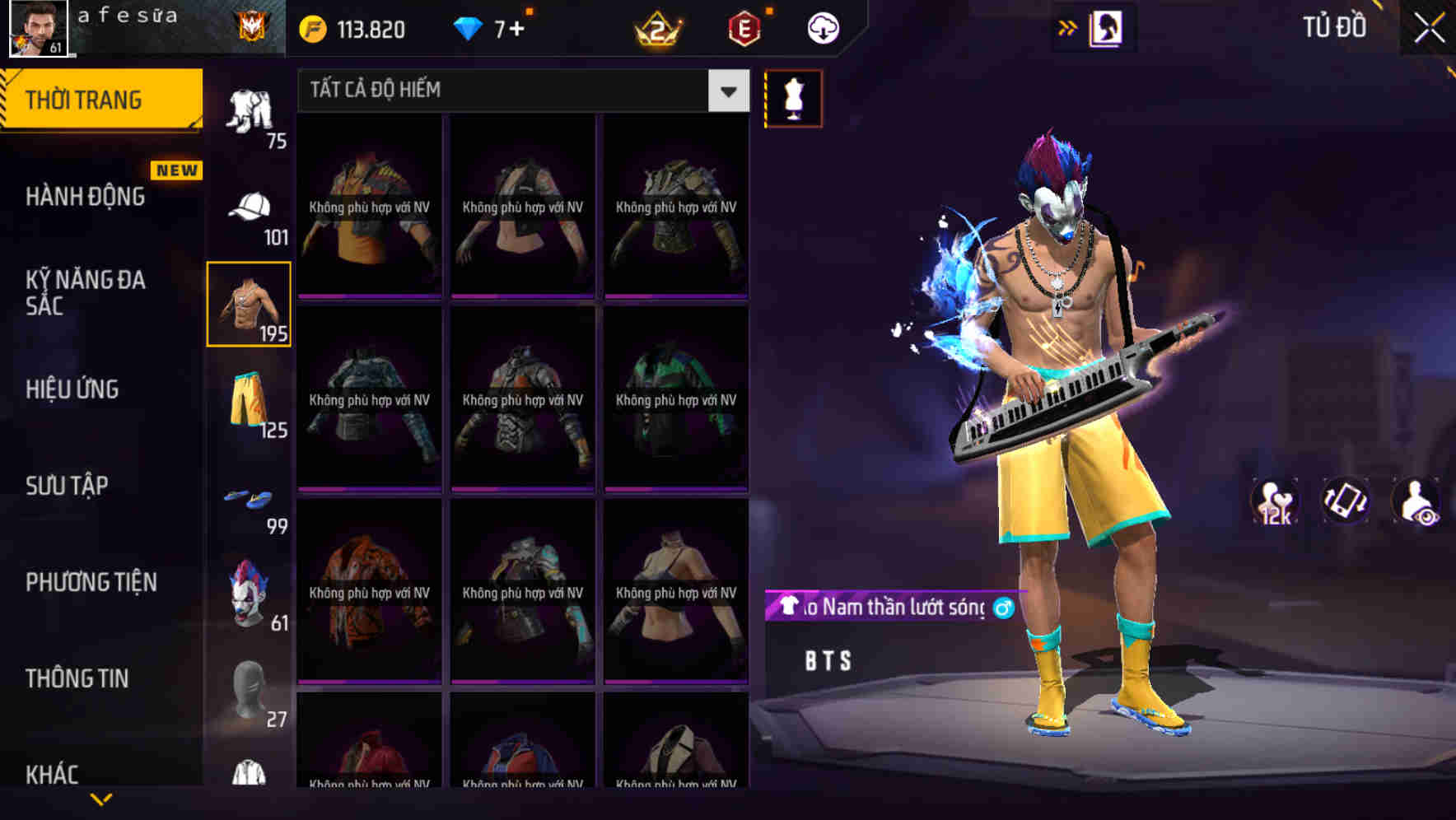The image size is (1456, 820).
Task: Click the diamond 7+ top-up button
Action: pos(494,27)
